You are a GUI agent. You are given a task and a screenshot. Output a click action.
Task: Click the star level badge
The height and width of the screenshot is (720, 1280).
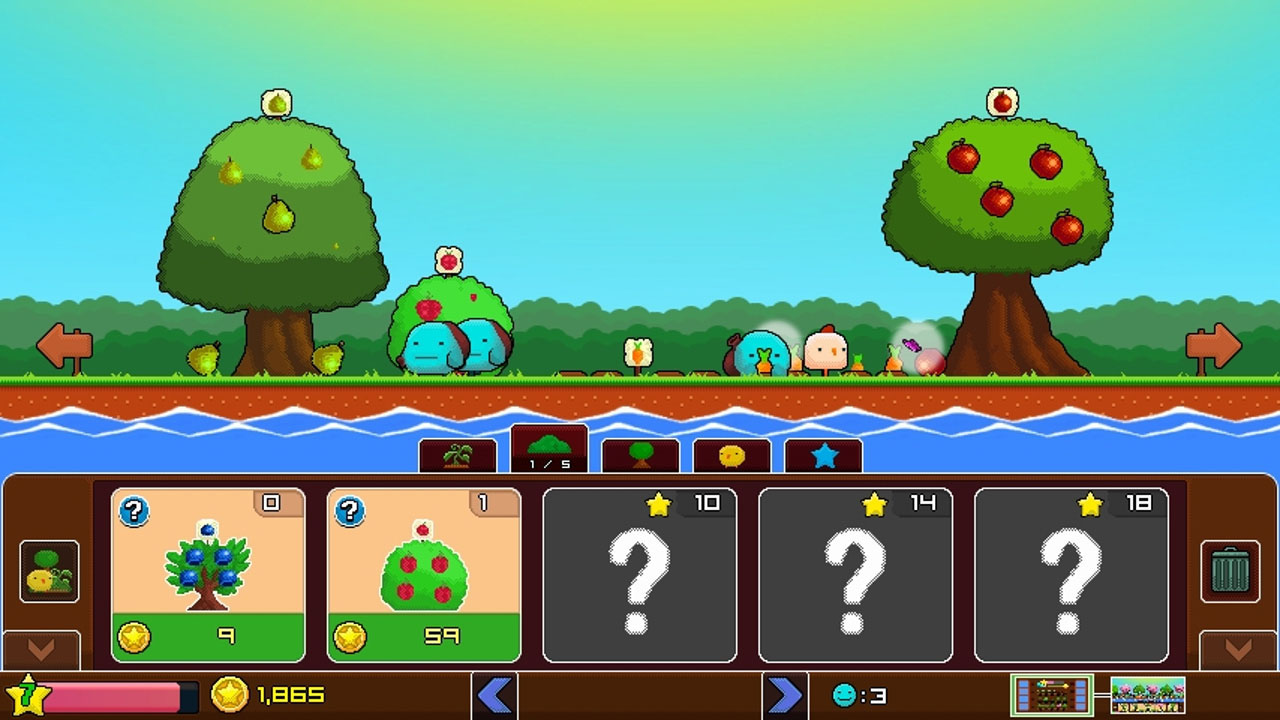30,694
